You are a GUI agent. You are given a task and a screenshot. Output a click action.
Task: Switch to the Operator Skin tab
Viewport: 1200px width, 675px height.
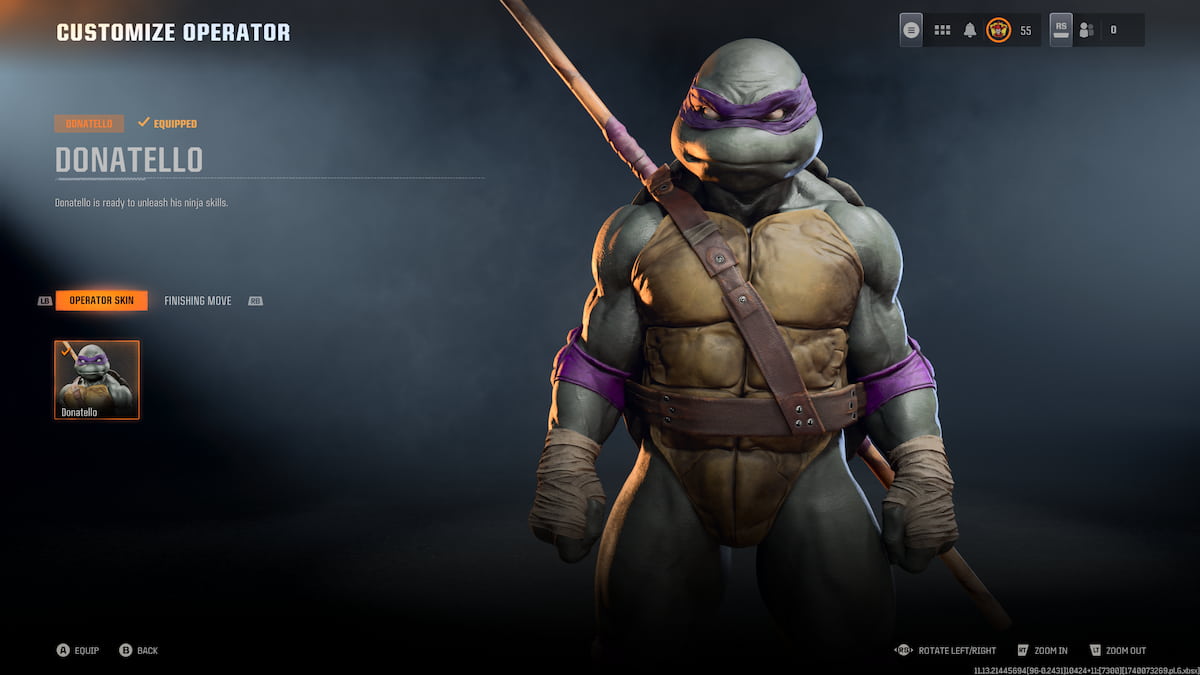[101, 301]
